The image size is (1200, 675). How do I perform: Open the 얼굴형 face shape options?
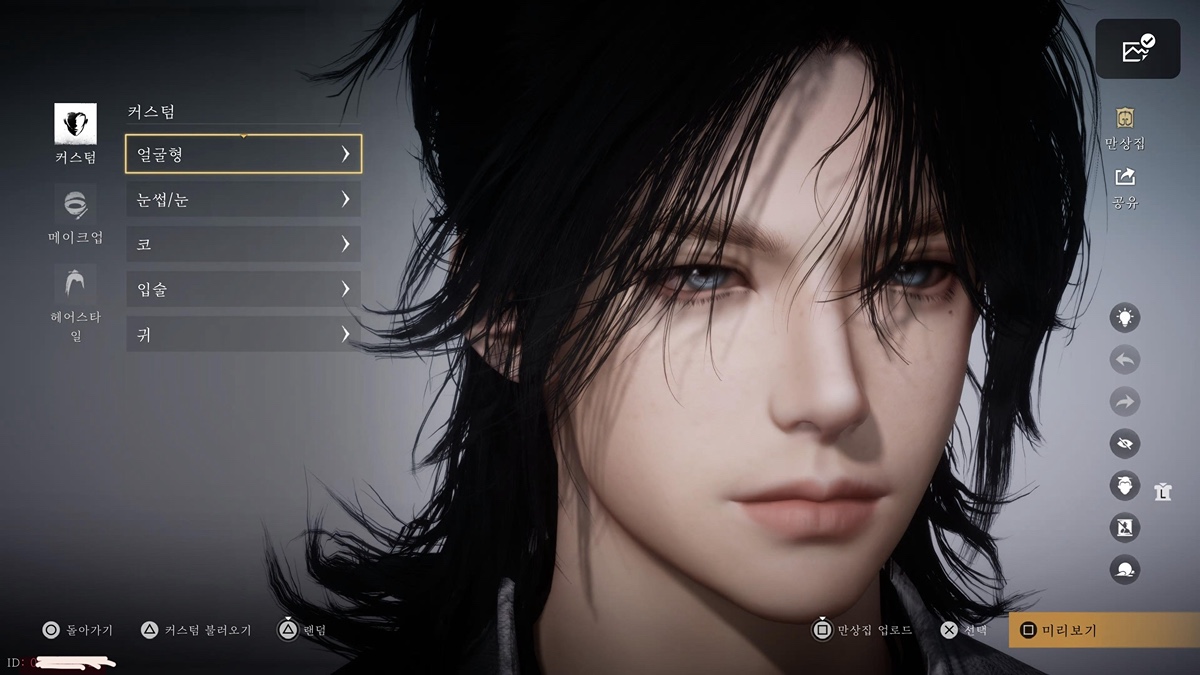pyautogui.click(x=243, y=154)
